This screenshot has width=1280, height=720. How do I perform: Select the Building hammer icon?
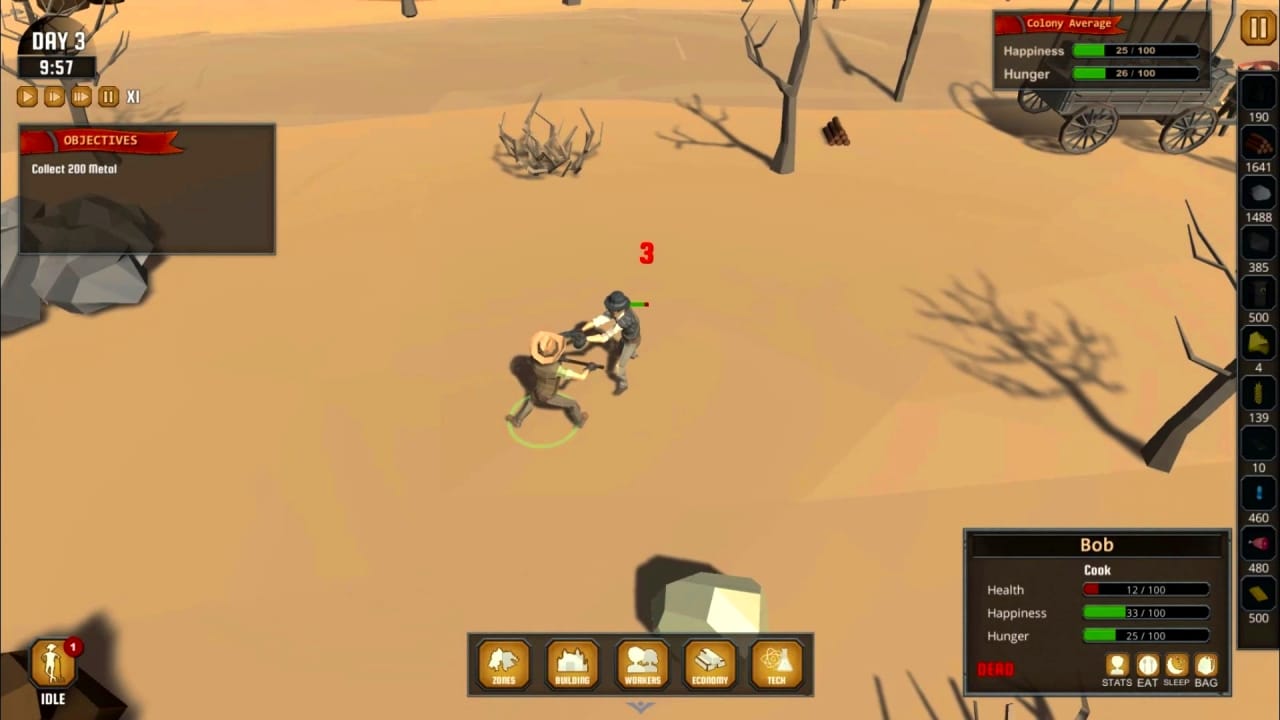click(571, 662)
